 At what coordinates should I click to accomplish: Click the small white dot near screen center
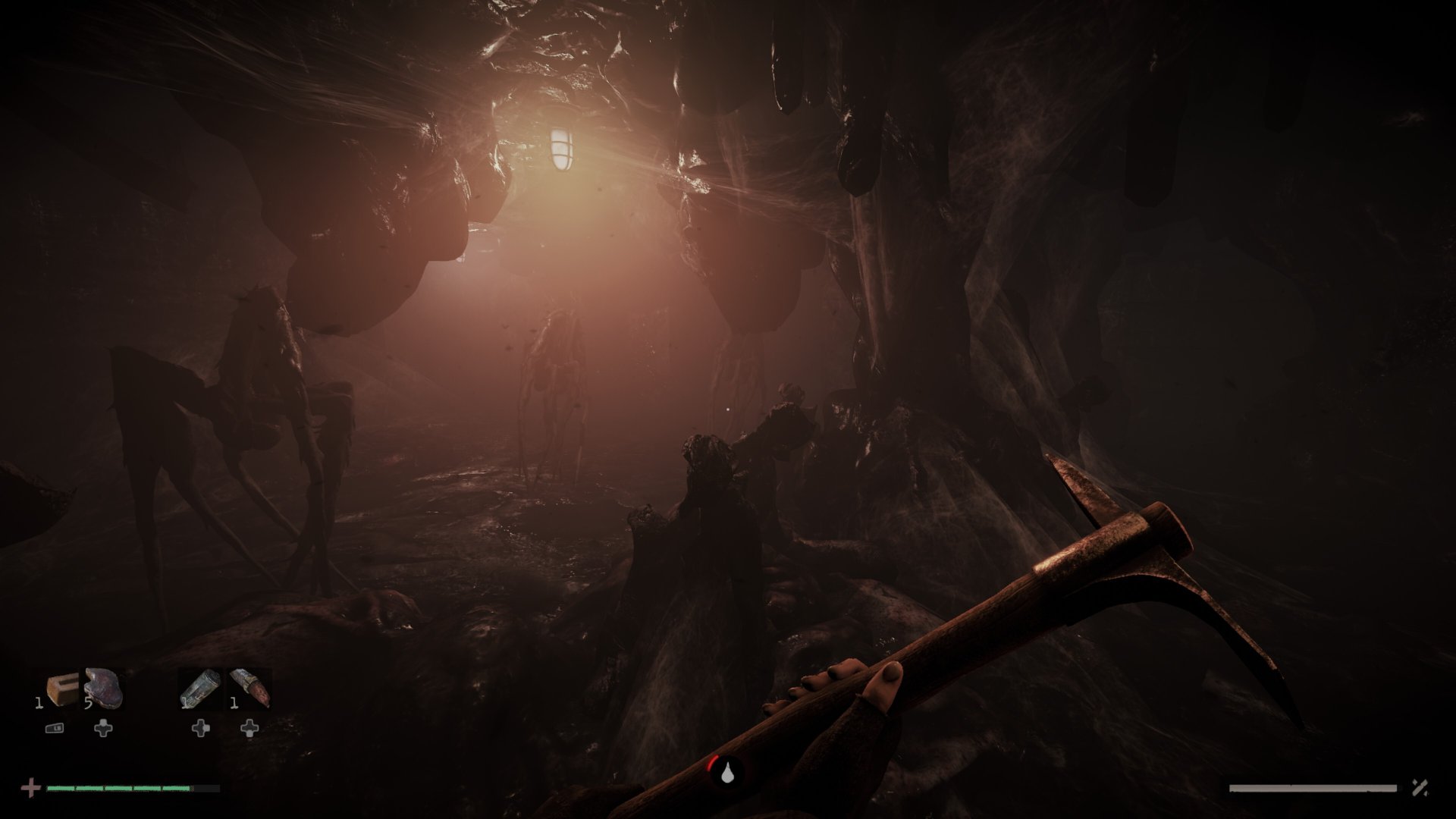tap(726, 410)
